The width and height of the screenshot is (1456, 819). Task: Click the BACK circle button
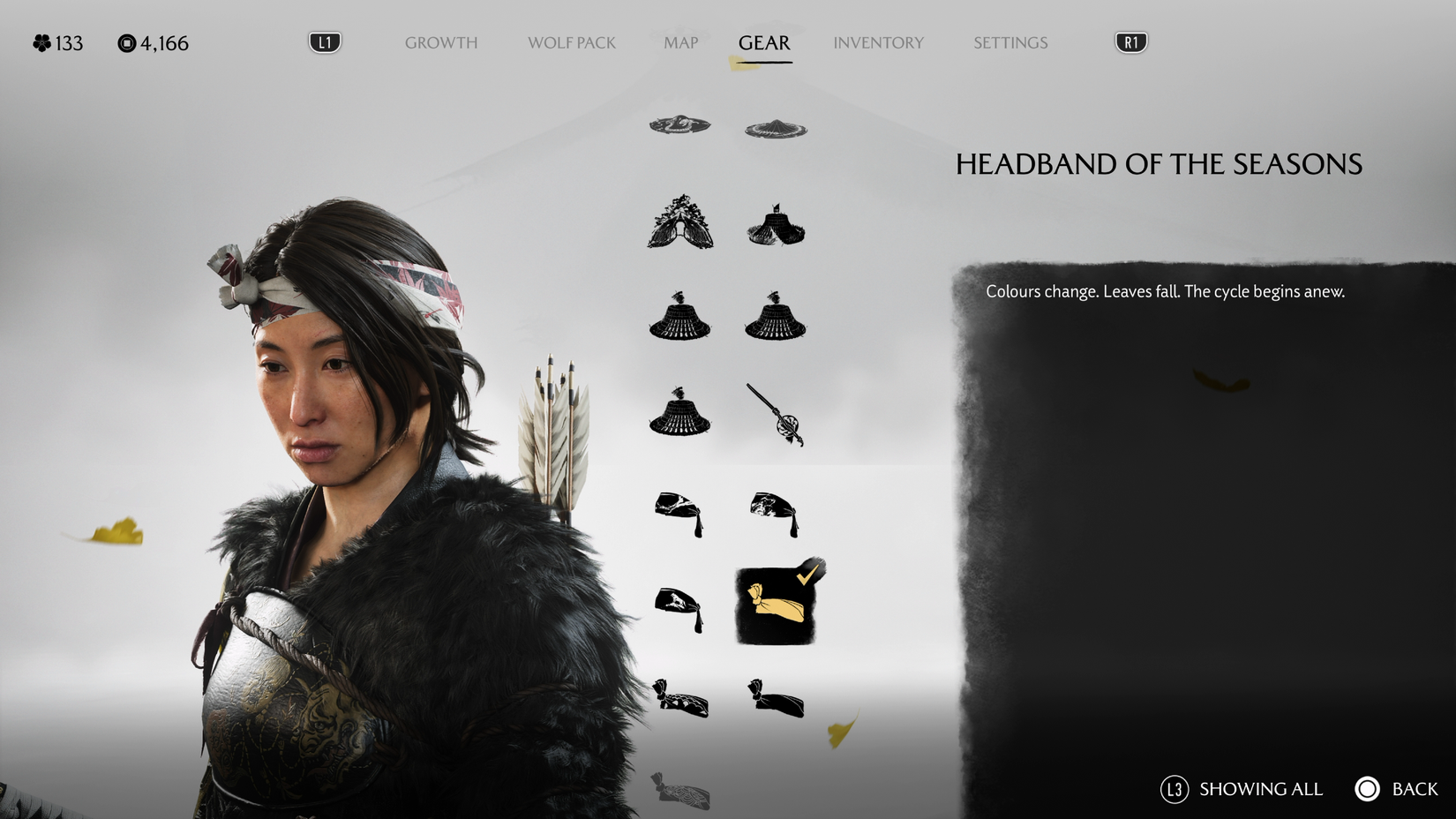(x=1368, y=789)
